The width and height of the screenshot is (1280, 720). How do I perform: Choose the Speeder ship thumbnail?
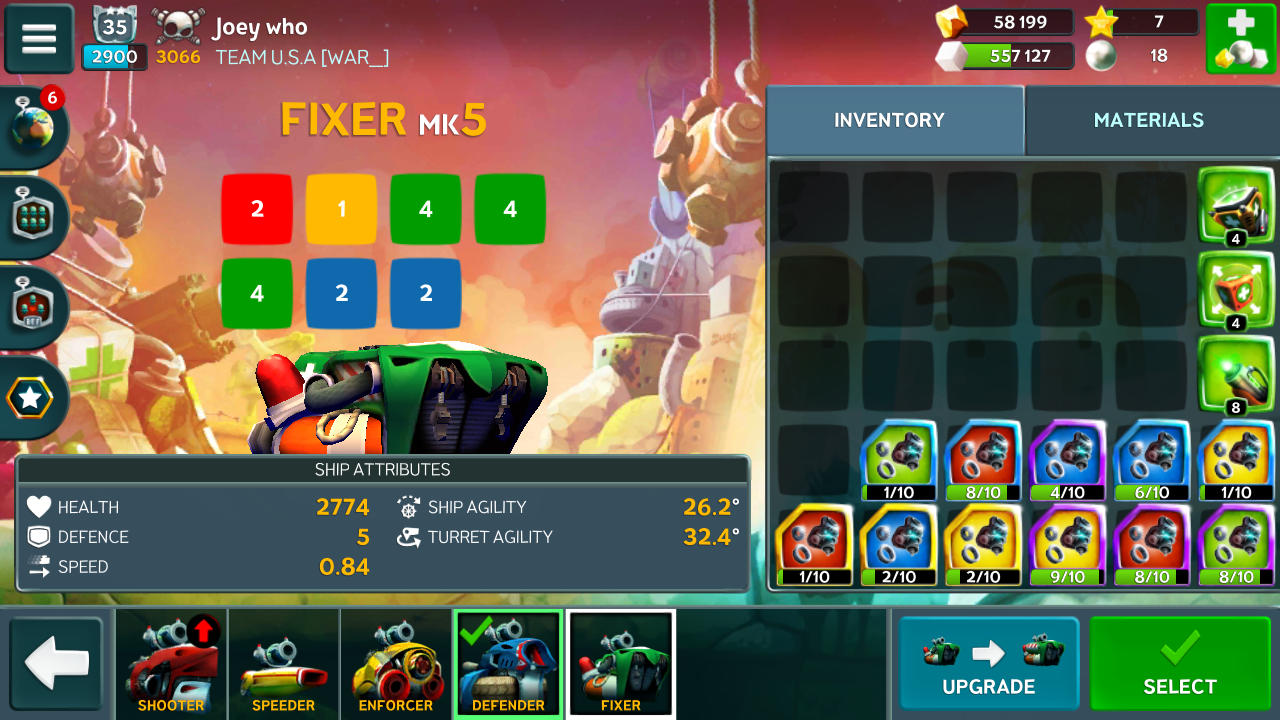pyautogui.click(x=283, y=665)
